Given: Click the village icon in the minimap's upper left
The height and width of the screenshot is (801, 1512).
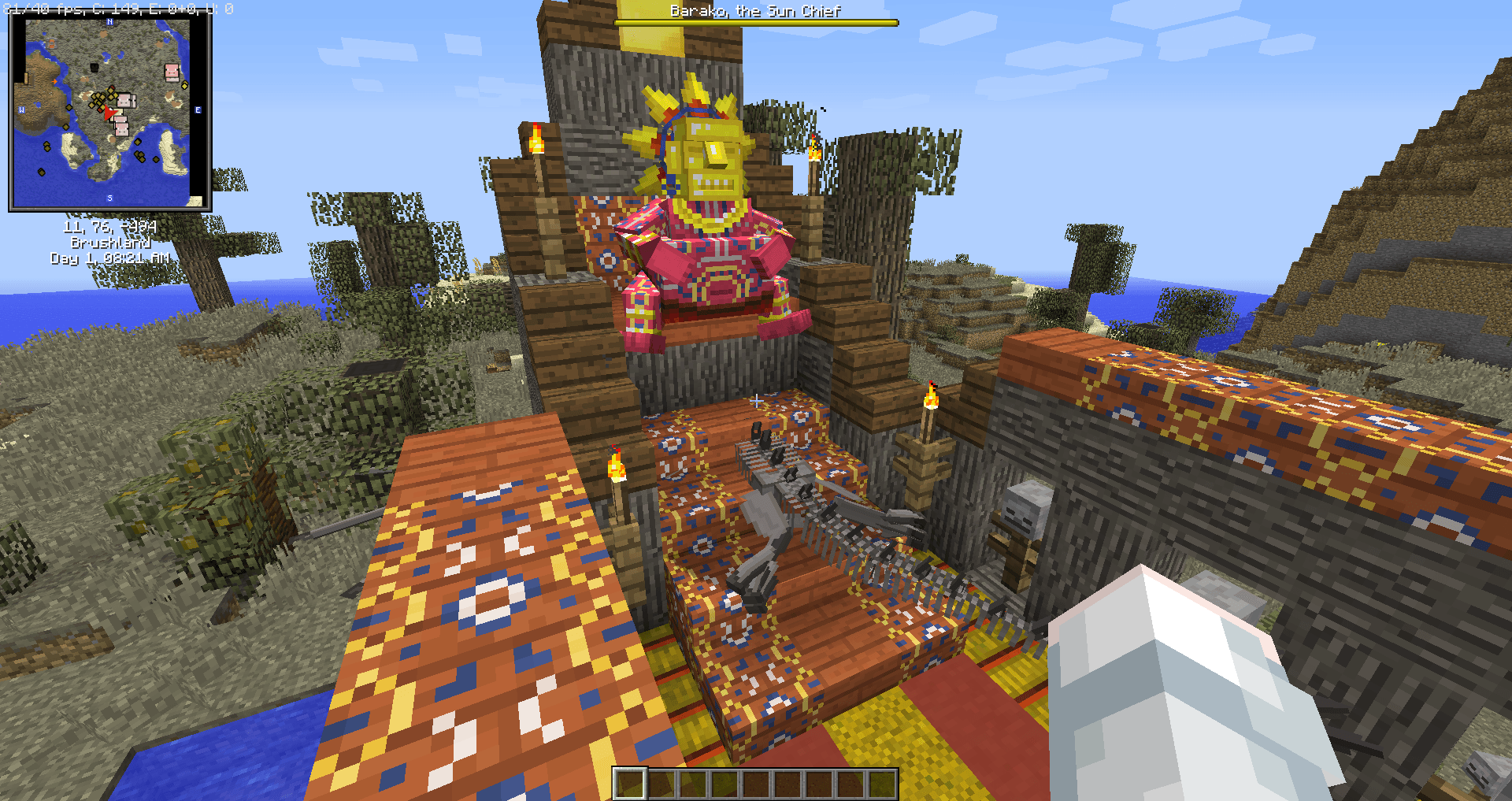Looking at the screenshot, I should (53, 43).
